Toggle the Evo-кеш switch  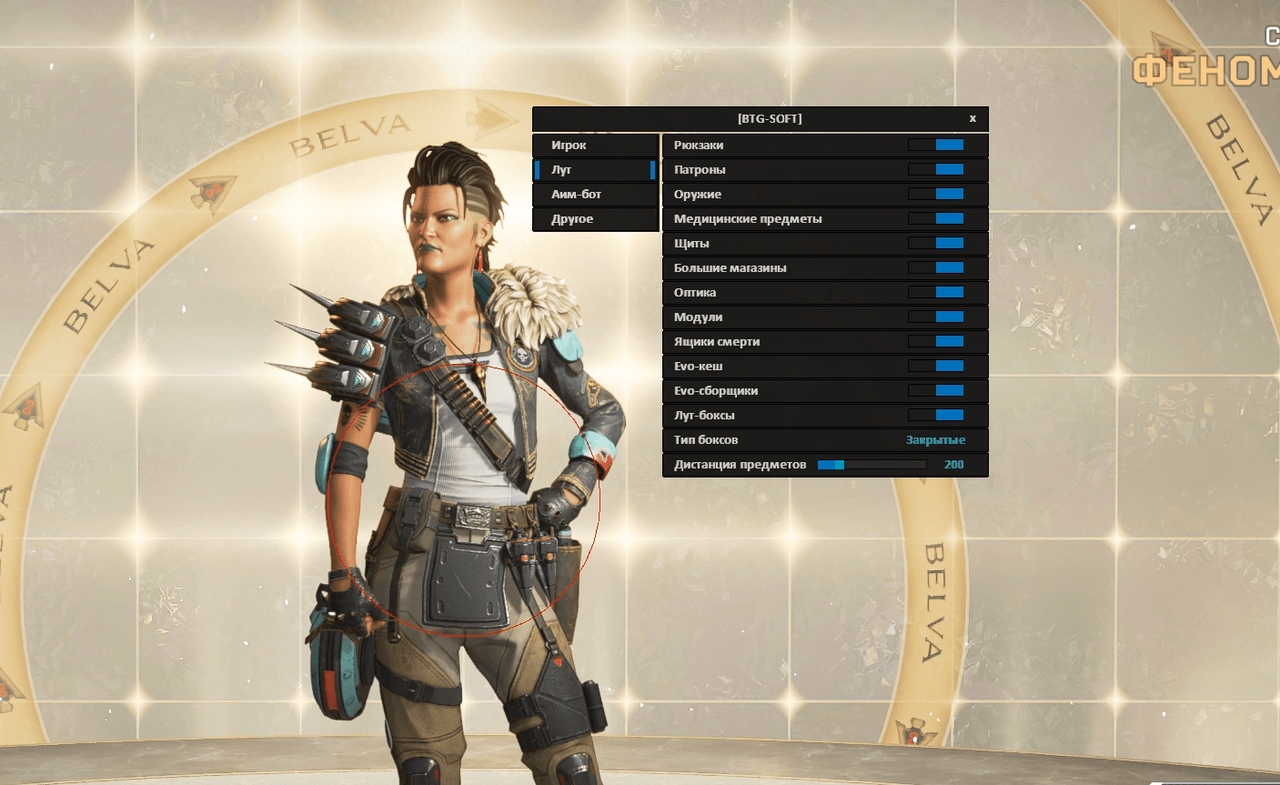coord(936,366)
